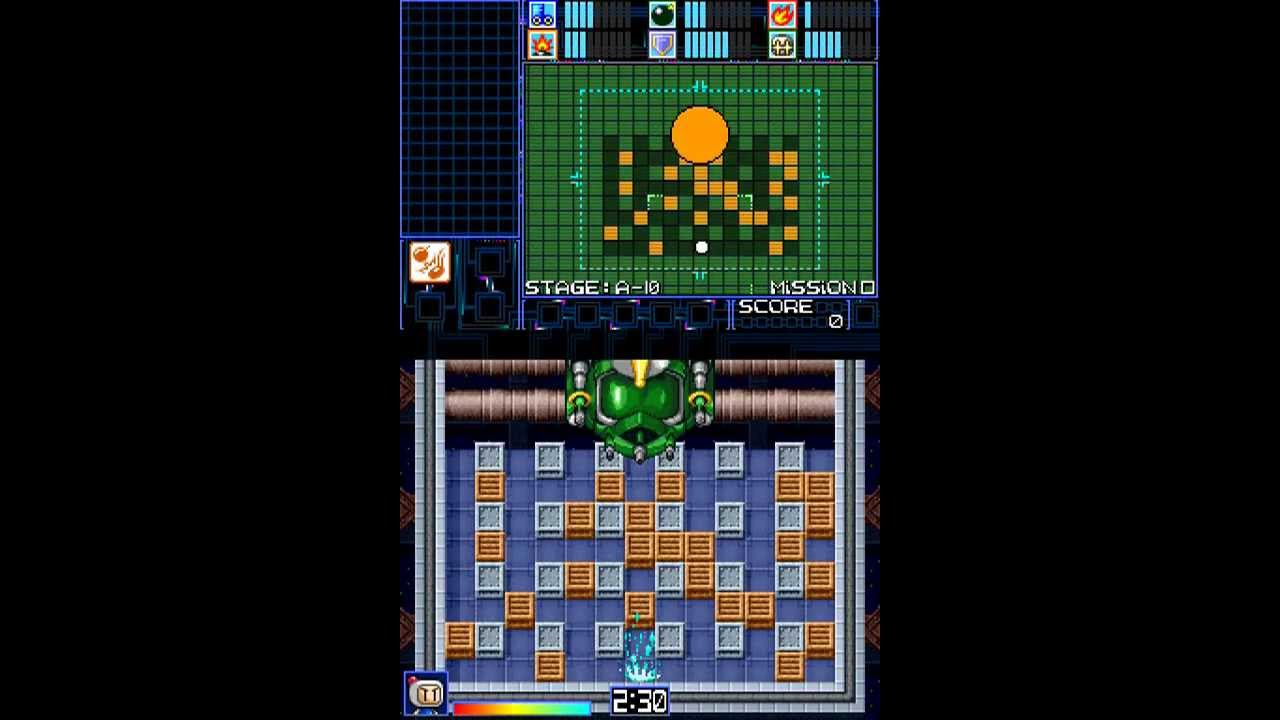The width and height of the screenshot is (1280, 720).
Task: Select the purple shield power-up icon
Action: (x=660, y=45)
